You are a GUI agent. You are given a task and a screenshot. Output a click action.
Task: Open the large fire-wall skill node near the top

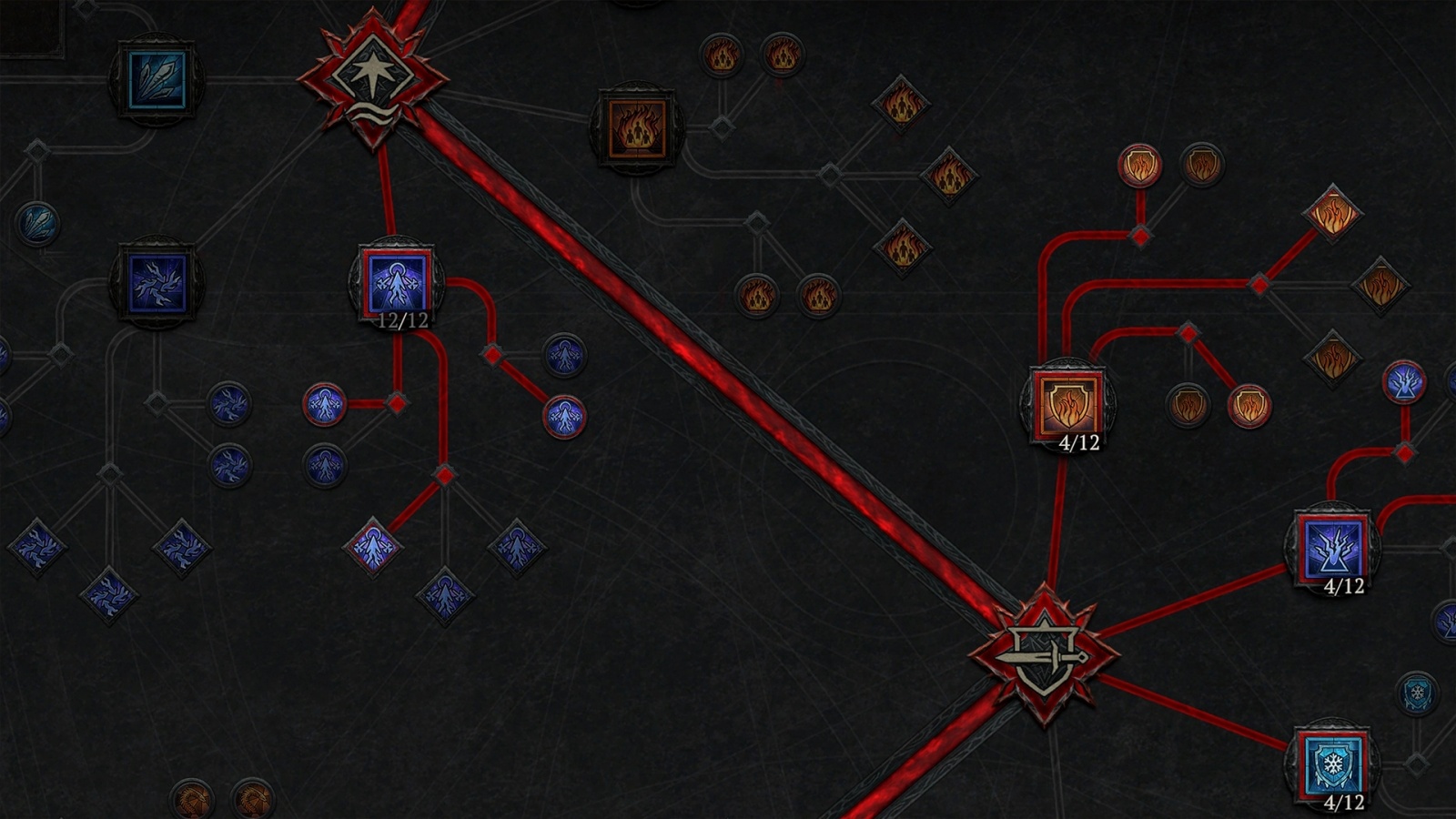click(x=637, y=127)
